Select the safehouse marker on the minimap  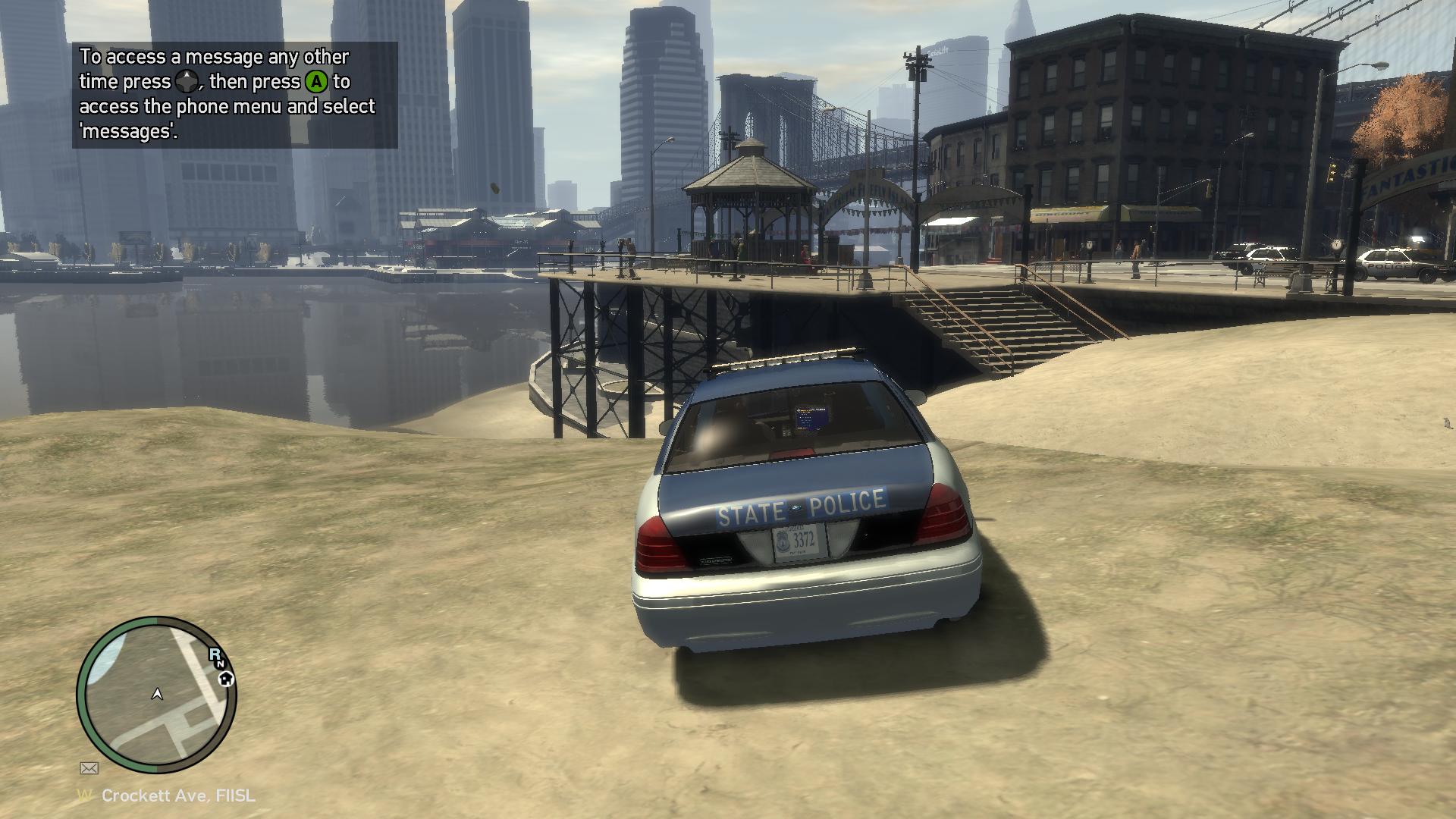(226, 679)
